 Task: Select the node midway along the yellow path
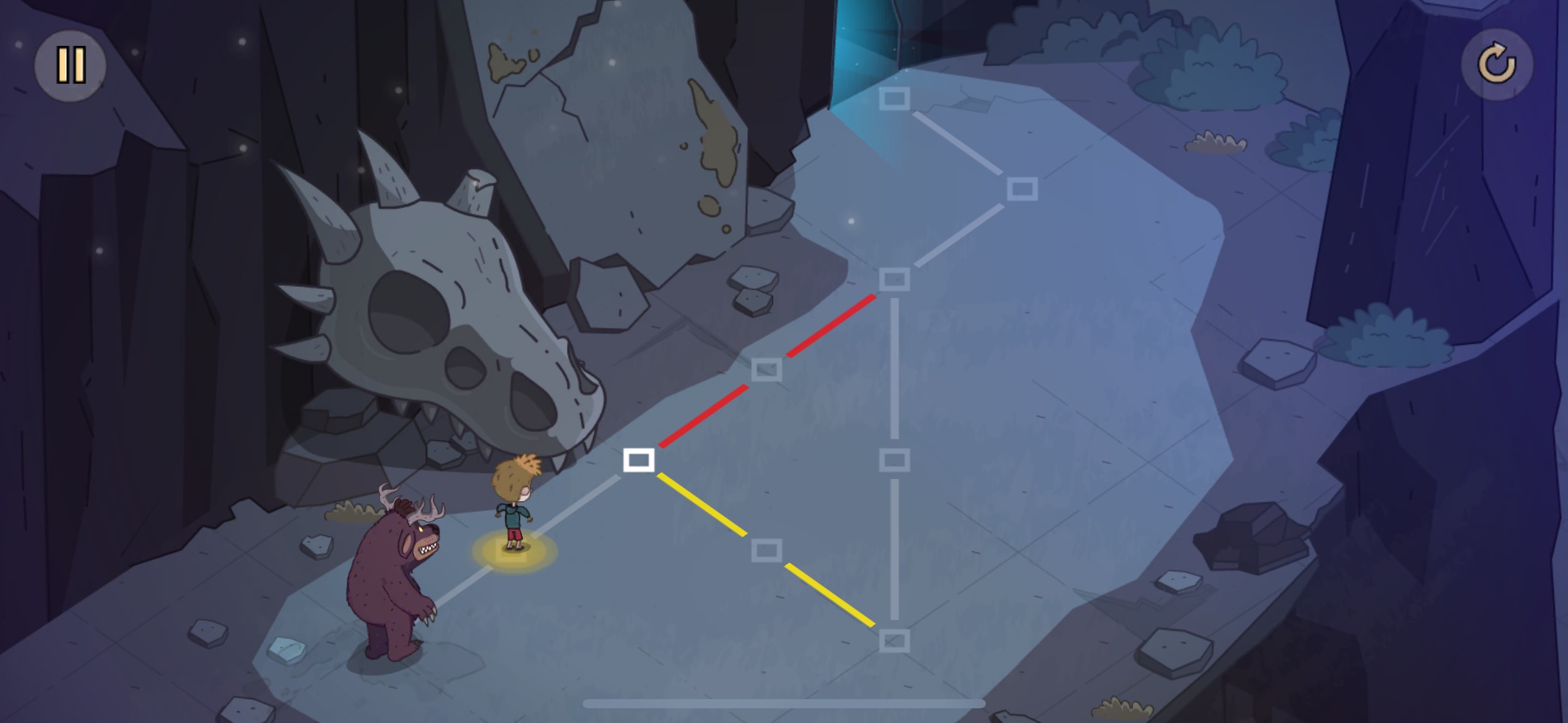[766, 550]
